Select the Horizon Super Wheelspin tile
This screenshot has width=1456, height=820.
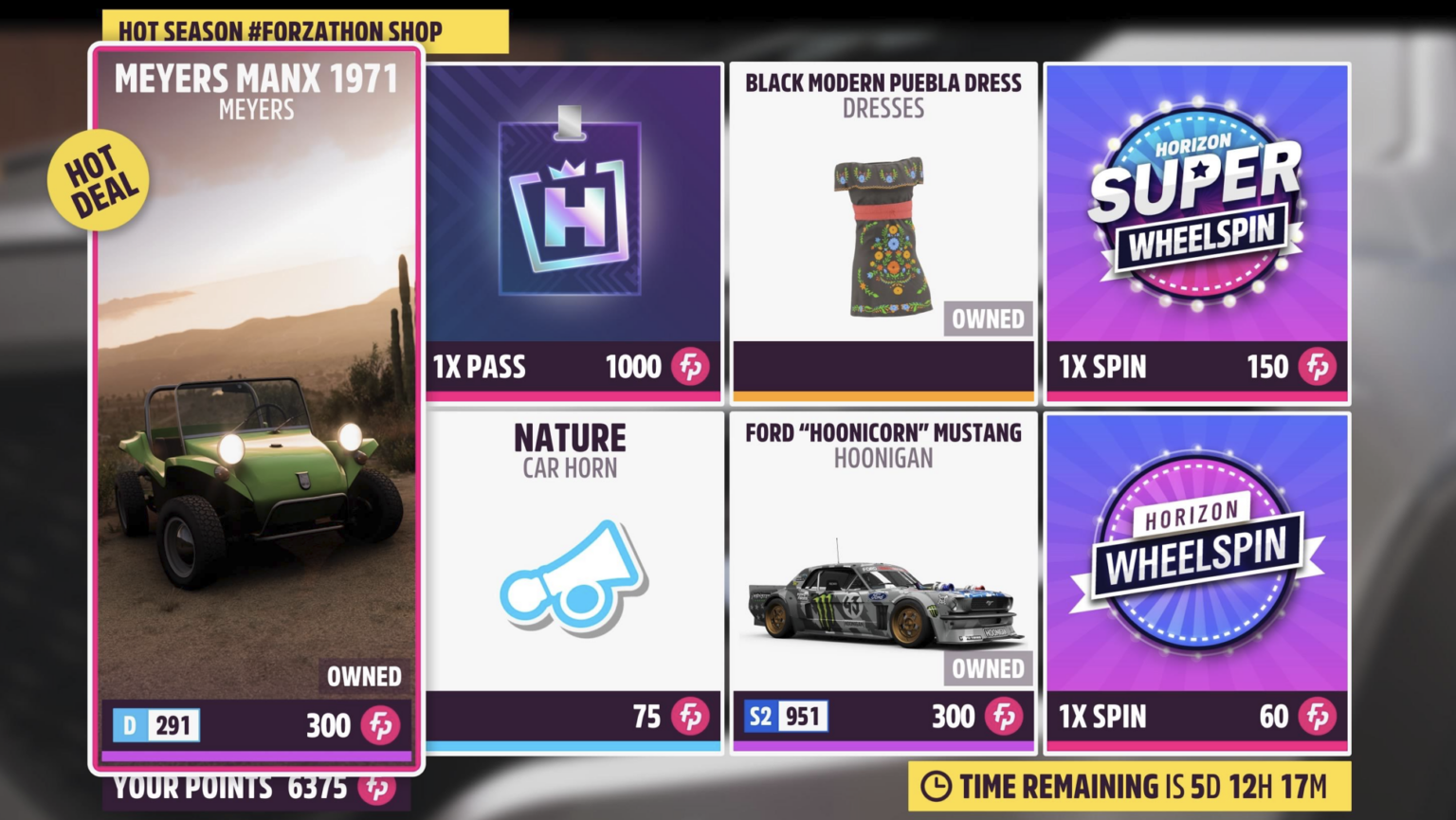1197,228
